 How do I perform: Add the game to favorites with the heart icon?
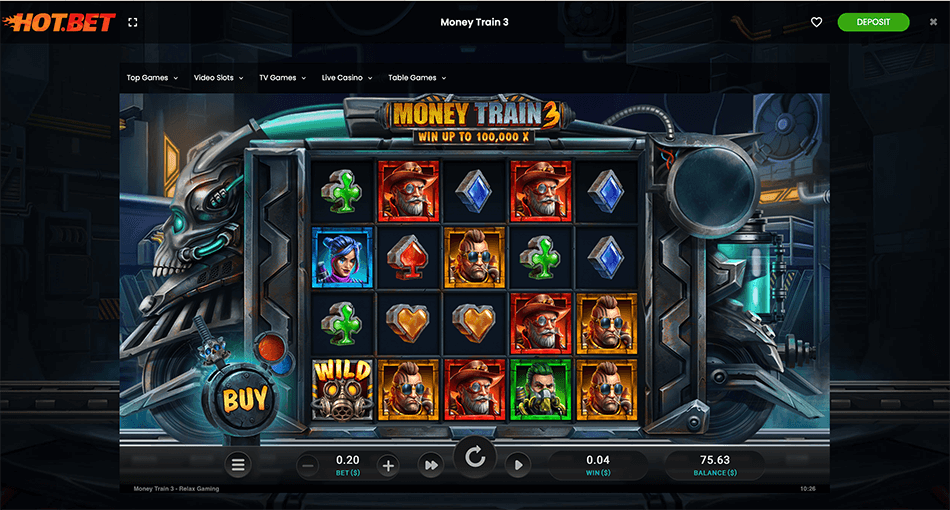[x=816, y=22]
